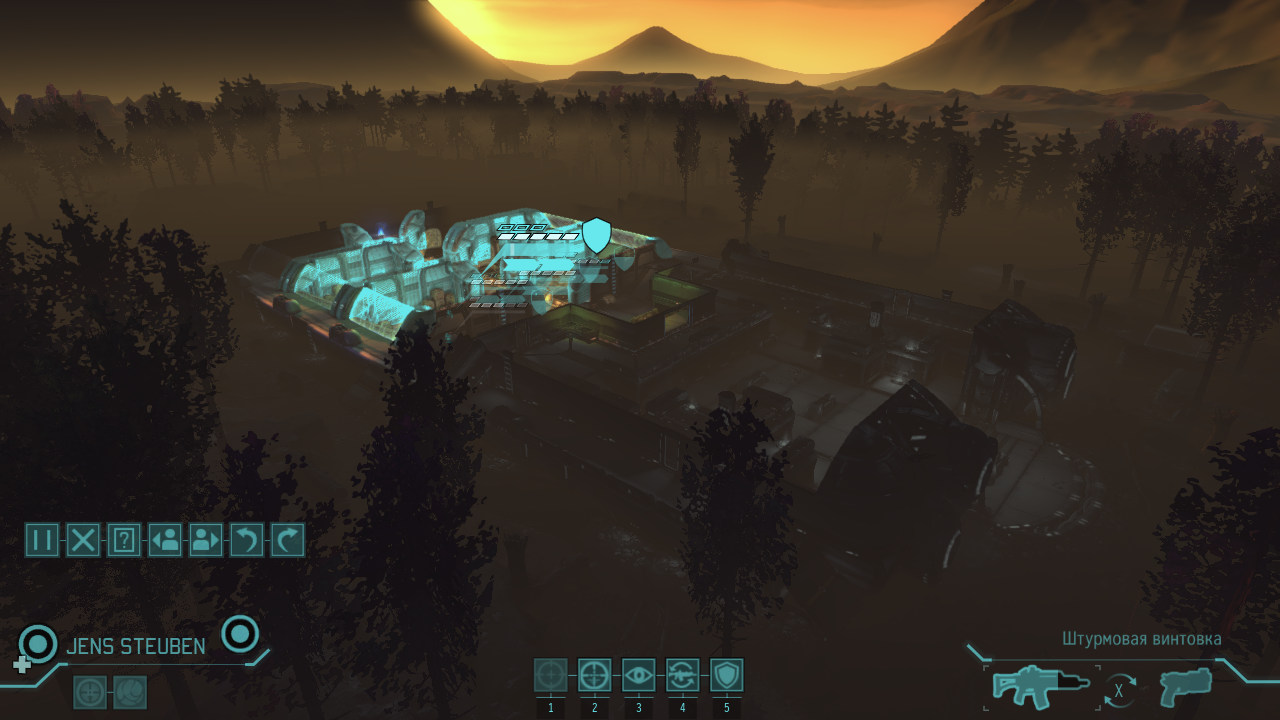Select the assault rifle weapon icon
1280x720 pixels.
point(1041,688)
